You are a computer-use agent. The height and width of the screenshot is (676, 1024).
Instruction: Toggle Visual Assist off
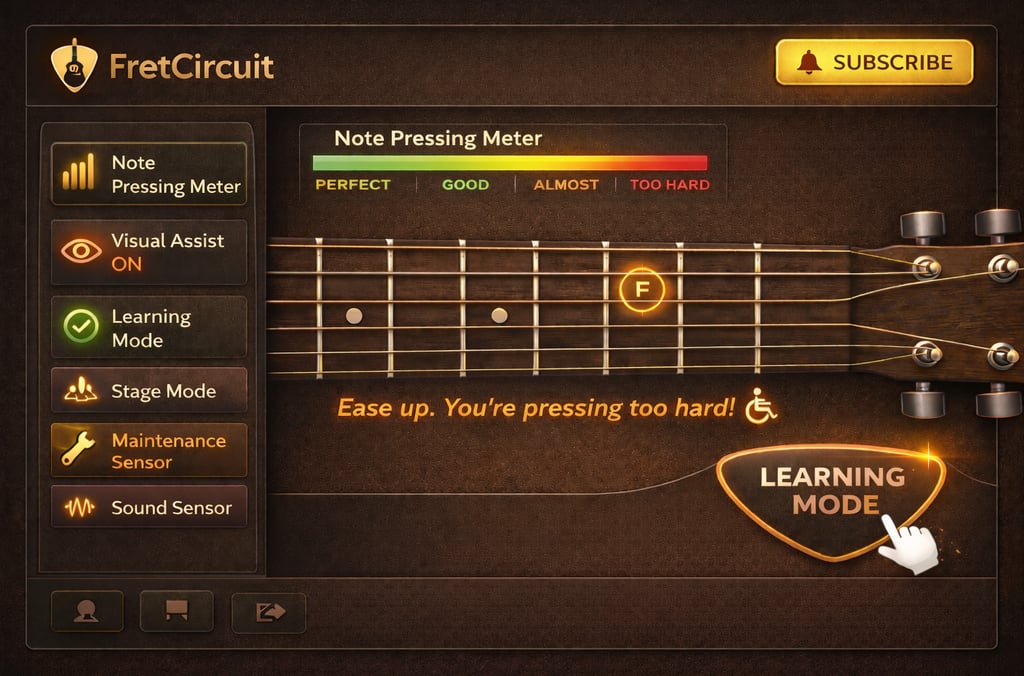point(148,252)
